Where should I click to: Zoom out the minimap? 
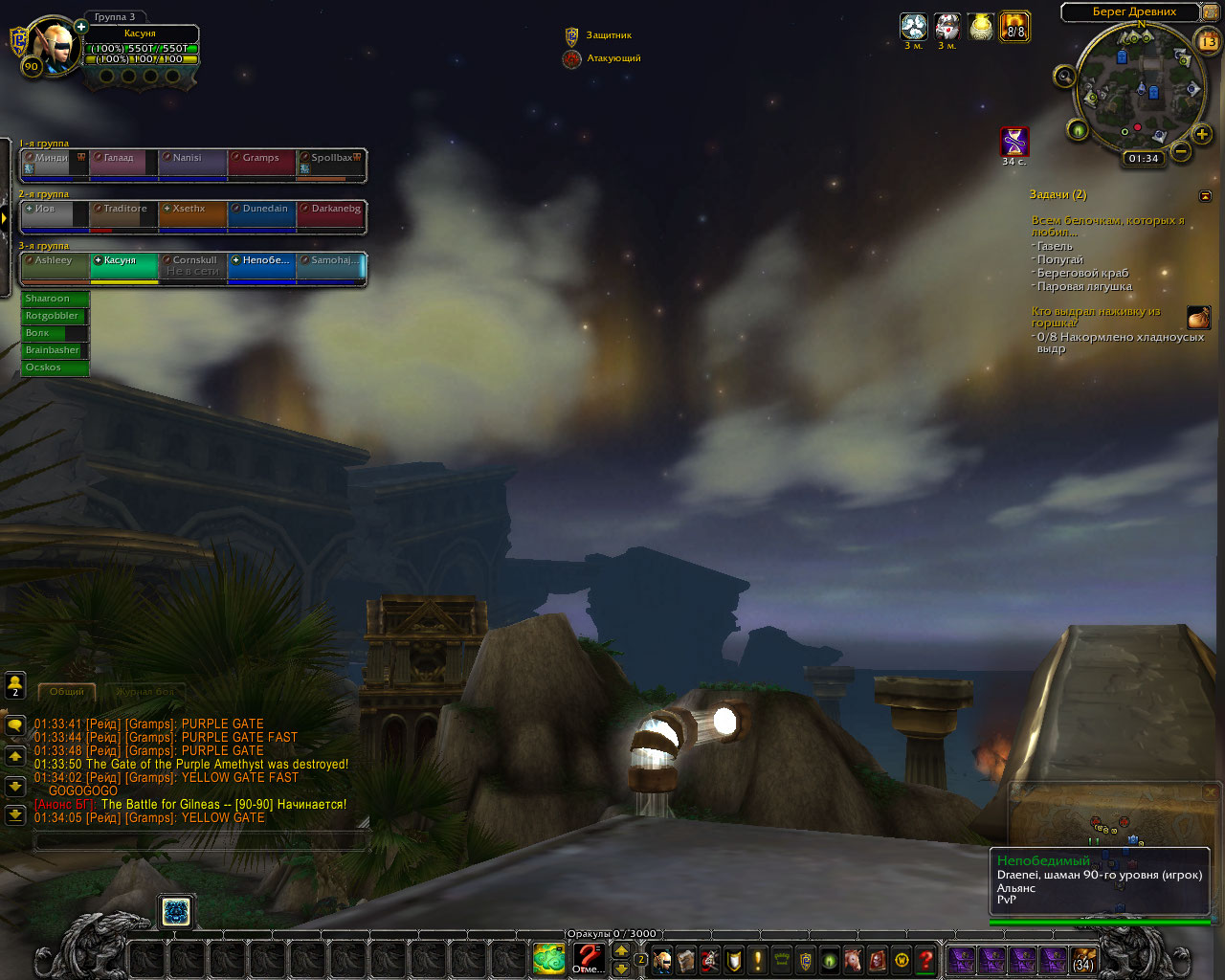[1181, 151]
